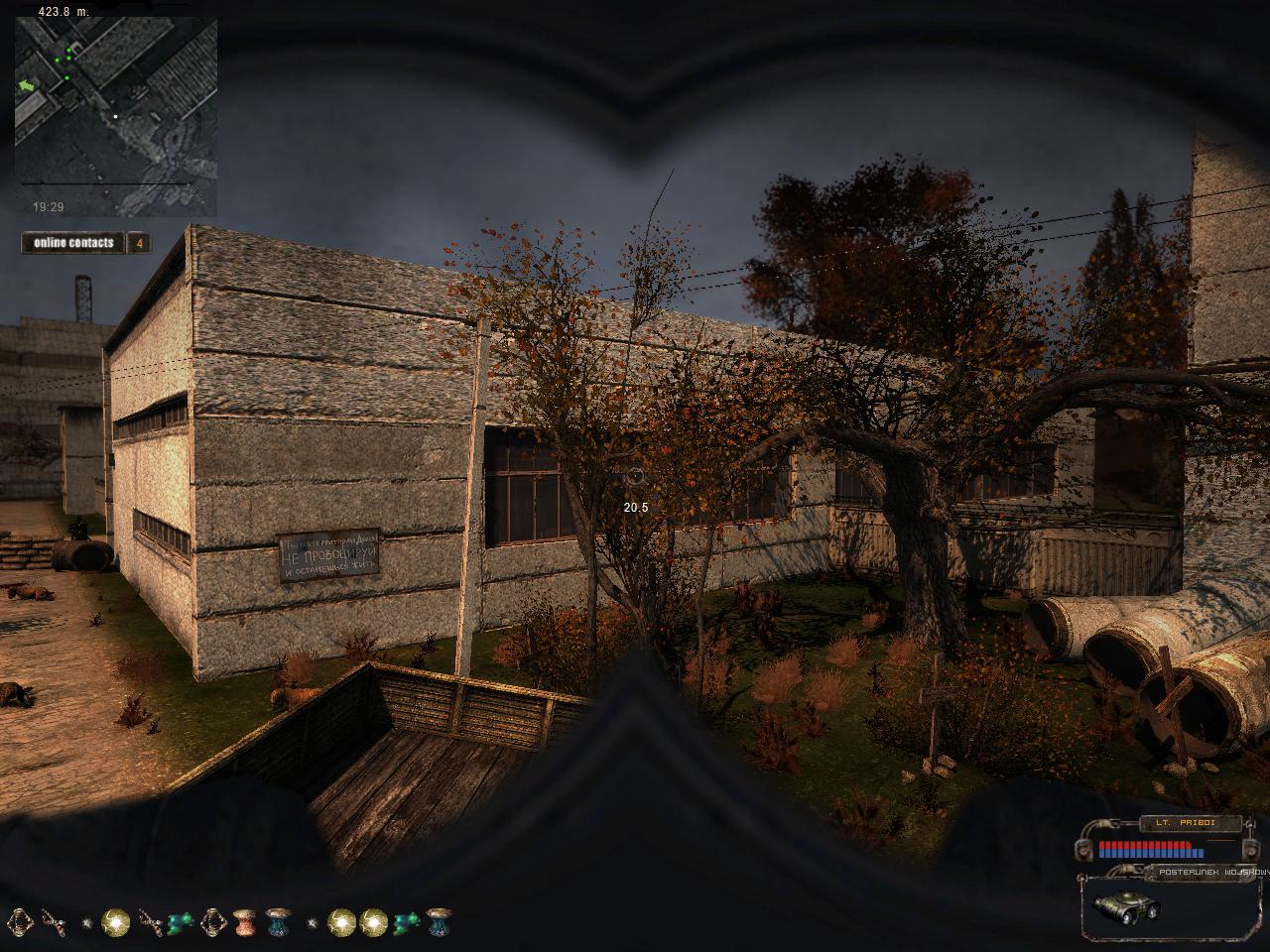Select the red hourglass-shaped artifact on the belt
Viewport: 1270px width, 952px height.
[245, 923]
